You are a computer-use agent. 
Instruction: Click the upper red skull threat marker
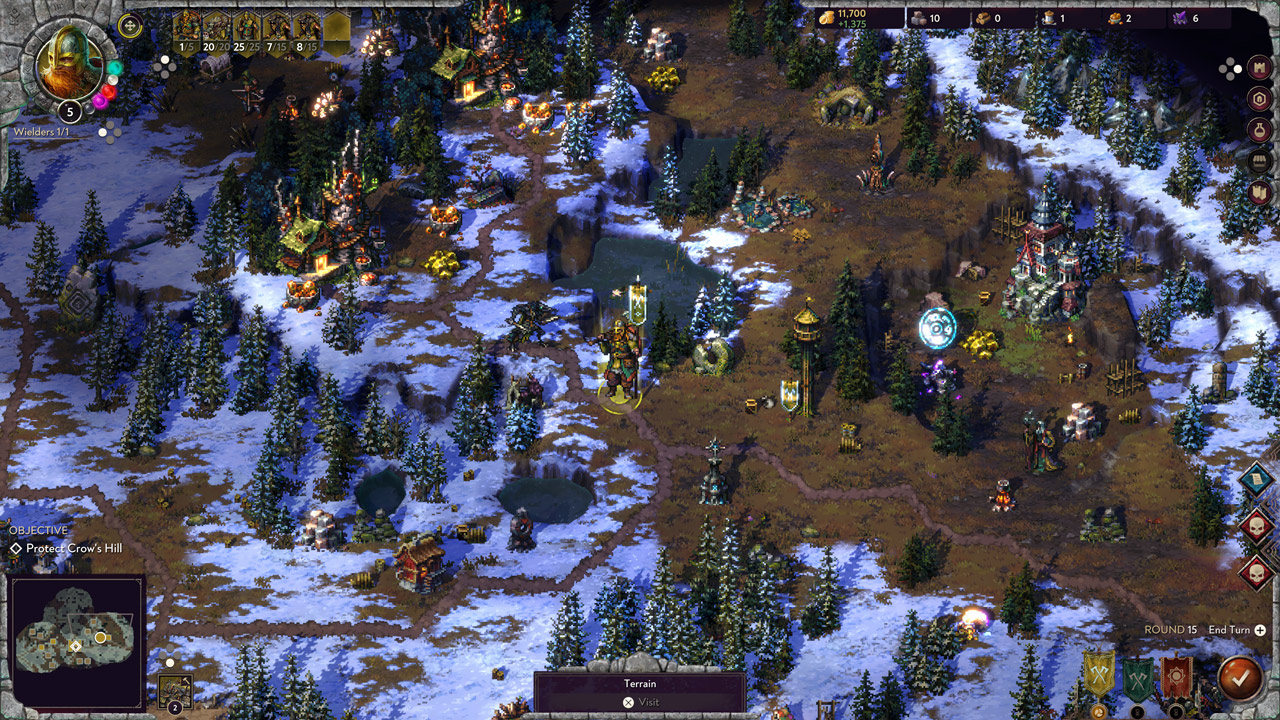click(x=1256, y=524)
